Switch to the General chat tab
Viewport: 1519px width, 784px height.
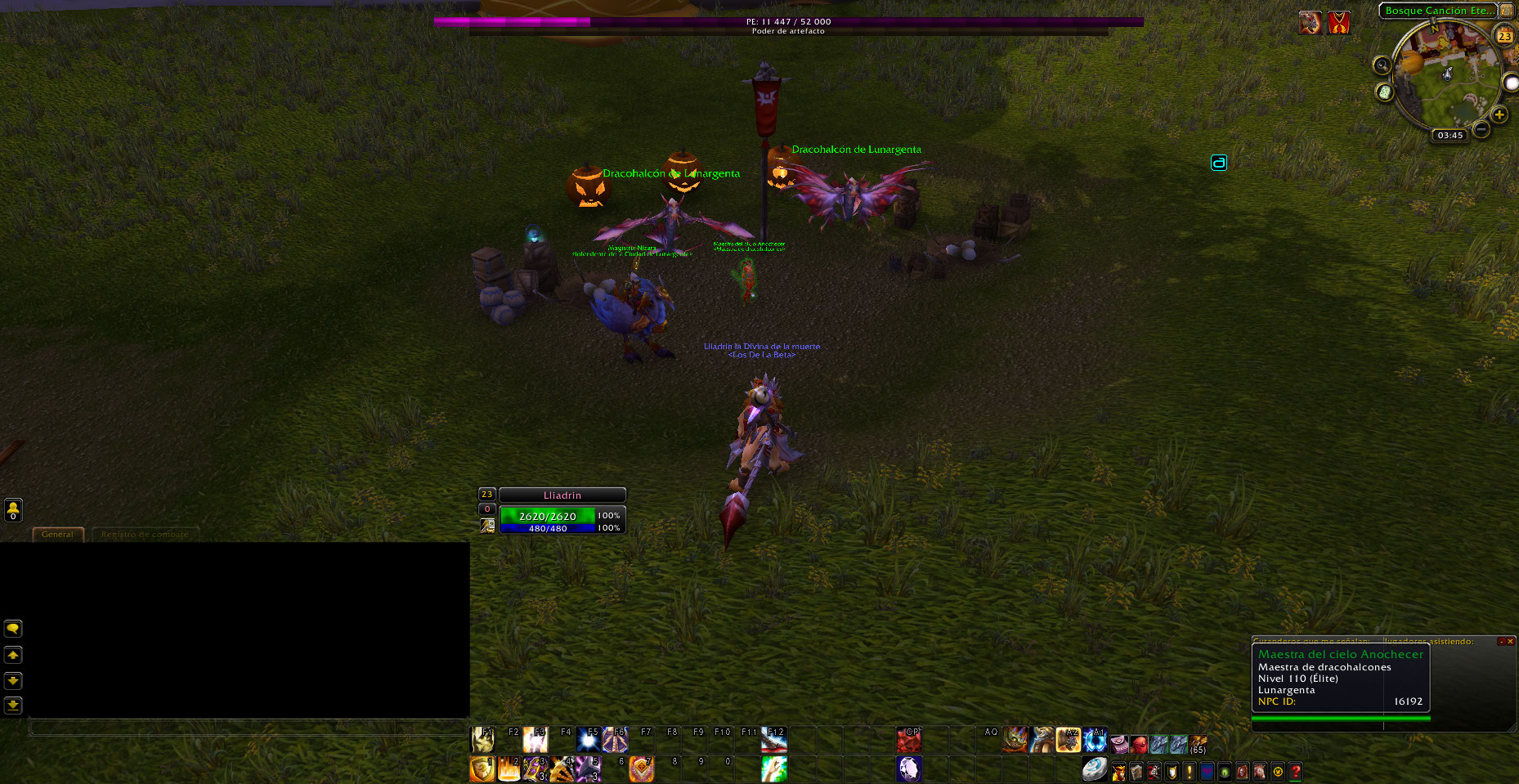pos(57,534)
